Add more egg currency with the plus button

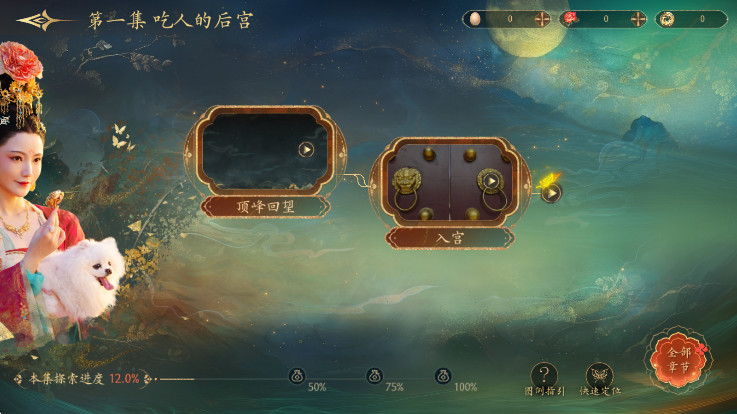click(x=541, y=19)
